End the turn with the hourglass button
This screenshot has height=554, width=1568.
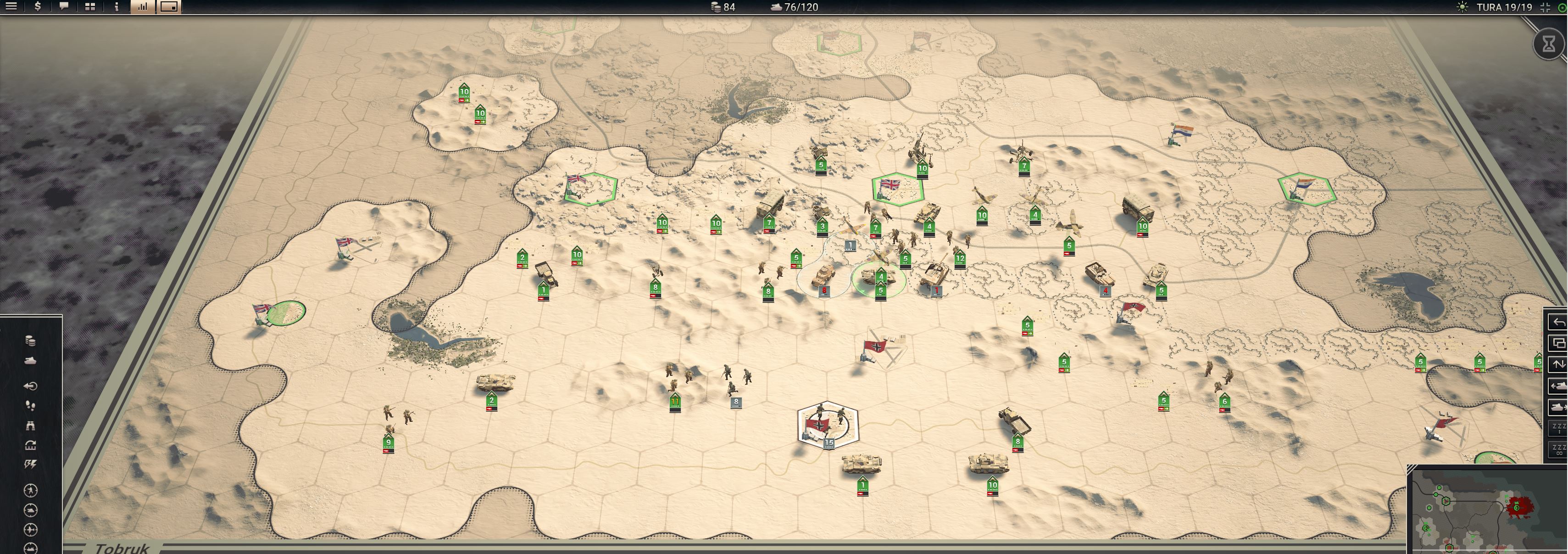click(1549, 43)
